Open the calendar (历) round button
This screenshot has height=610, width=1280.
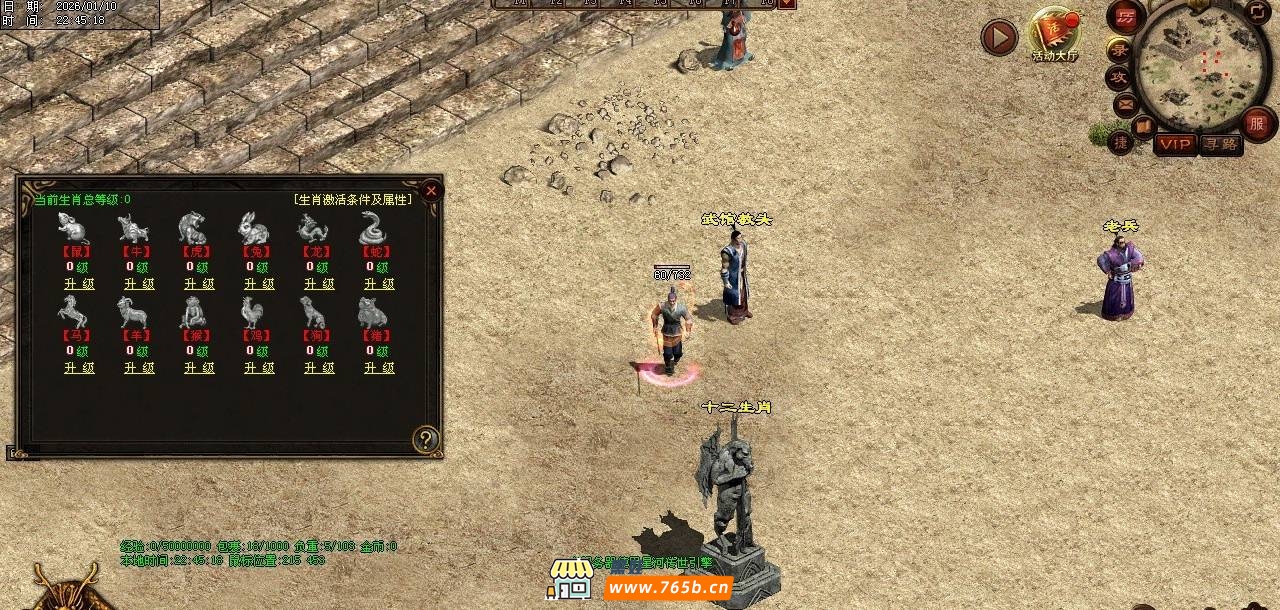(1126, 17)
